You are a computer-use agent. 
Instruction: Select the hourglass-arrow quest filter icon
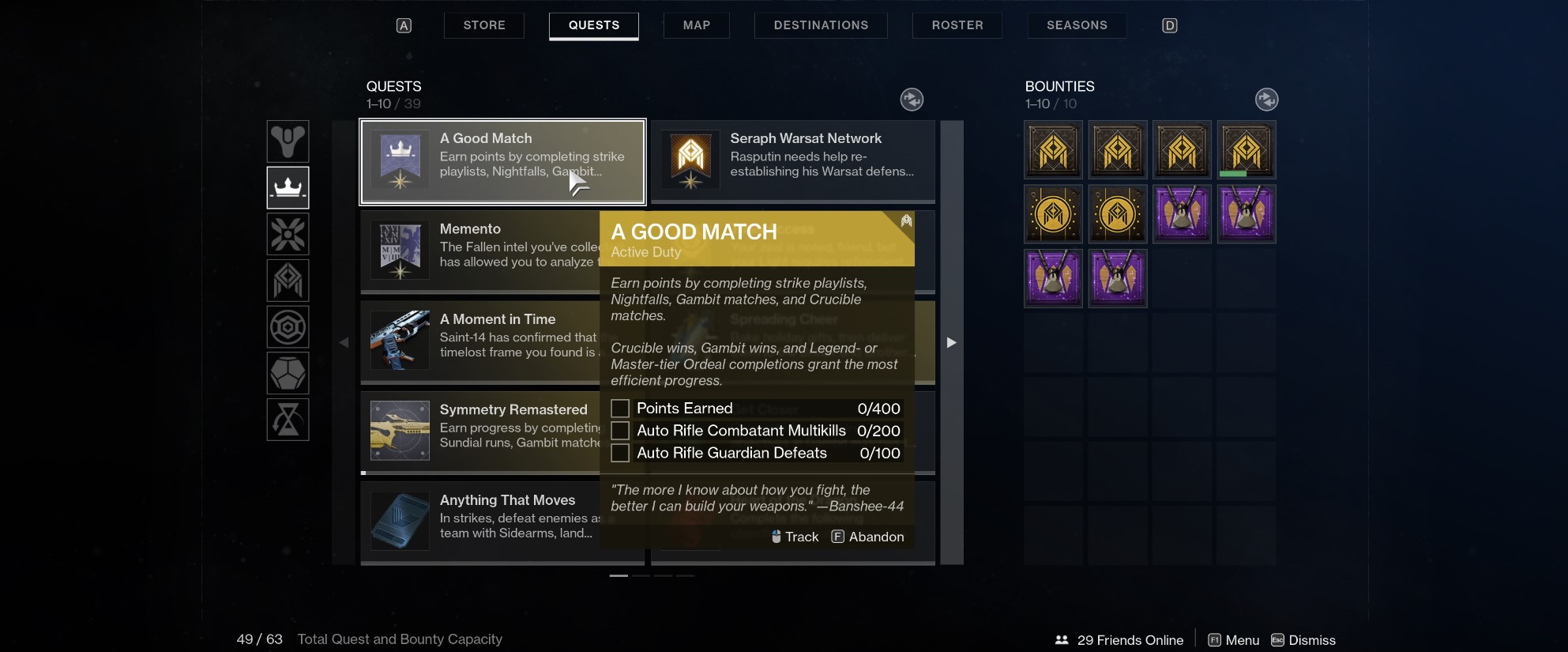tap(288, 419)
